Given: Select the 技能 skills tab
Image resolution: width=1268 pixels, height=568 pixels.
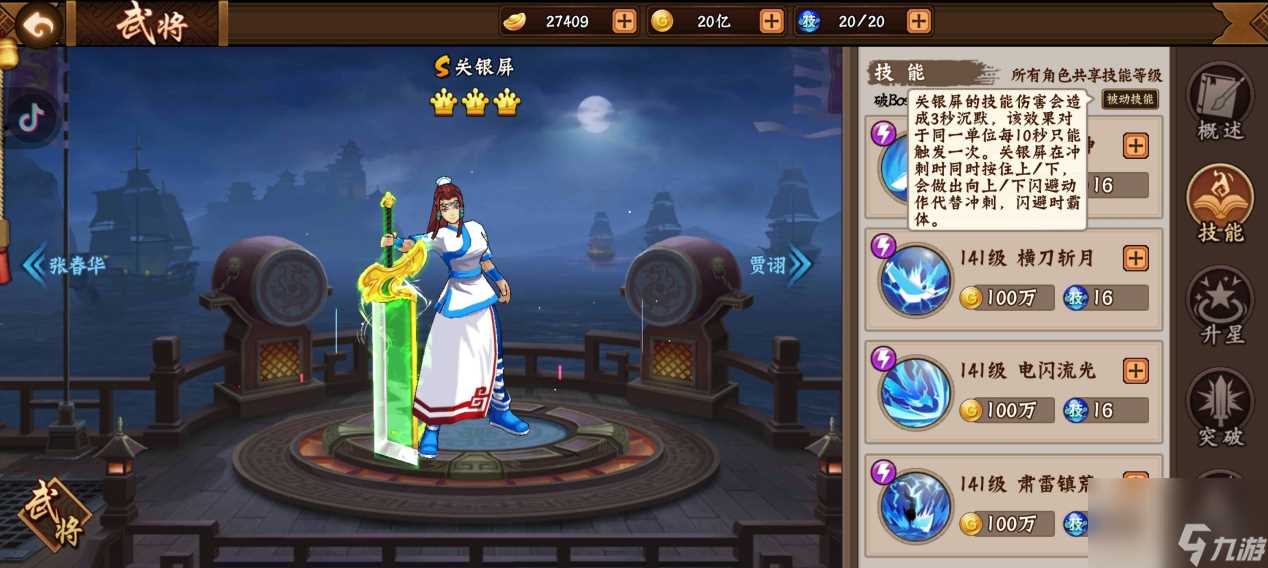Looking at the screenshot, I should (1219, 204).
